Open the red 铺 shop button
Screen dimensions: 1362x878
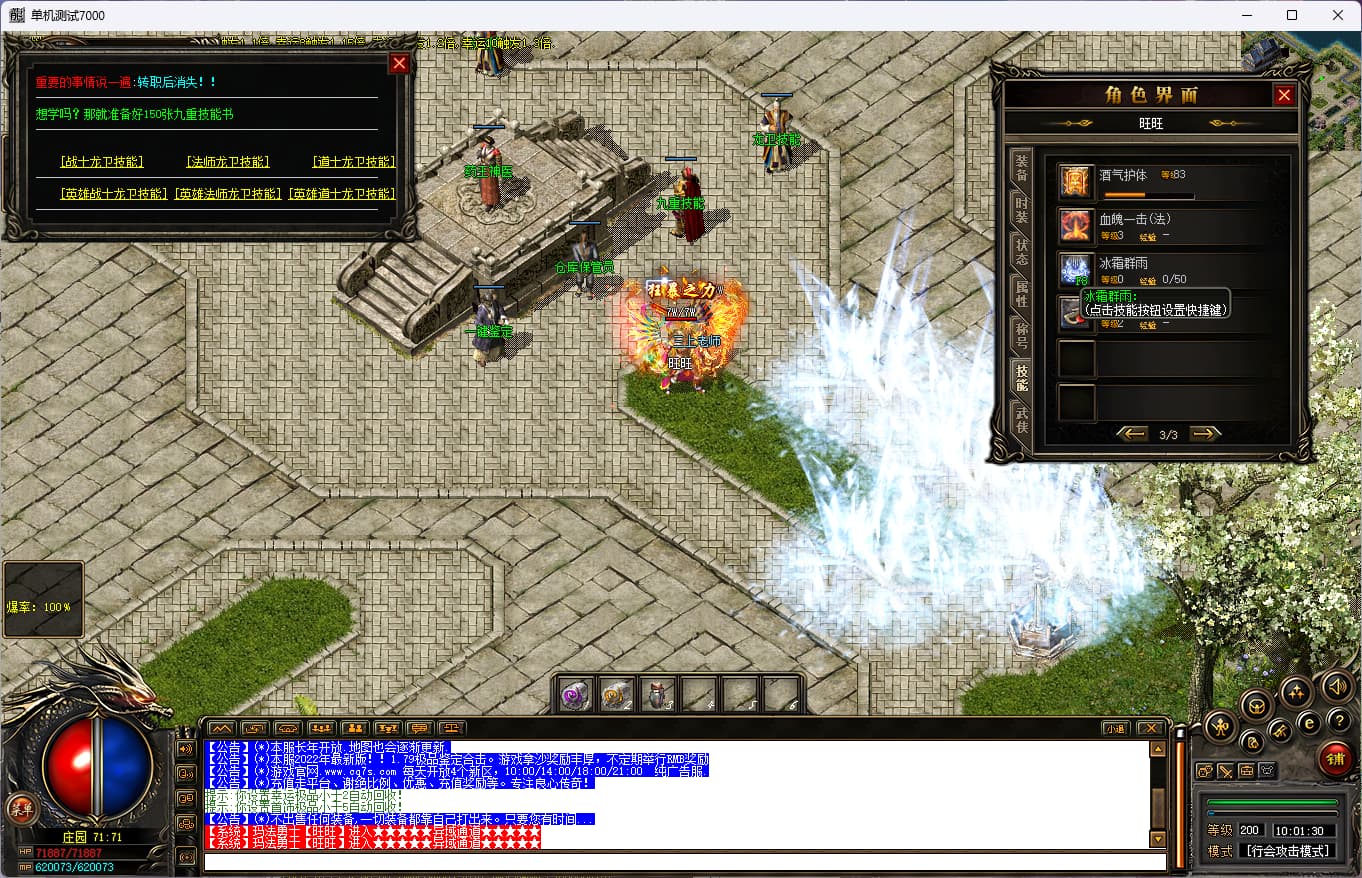1334,758
